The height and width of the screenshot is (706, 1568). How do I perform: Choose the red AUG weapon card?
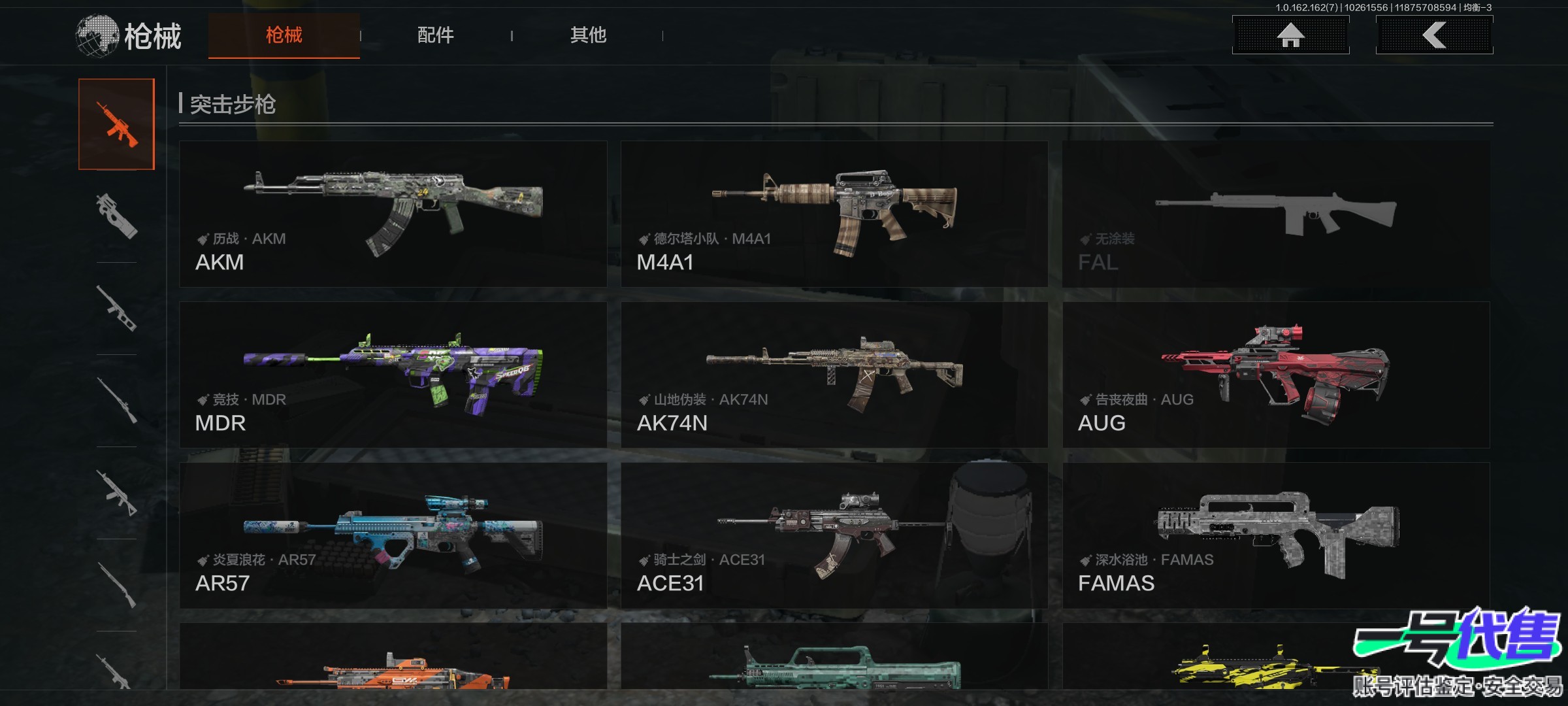[1276, 375]
